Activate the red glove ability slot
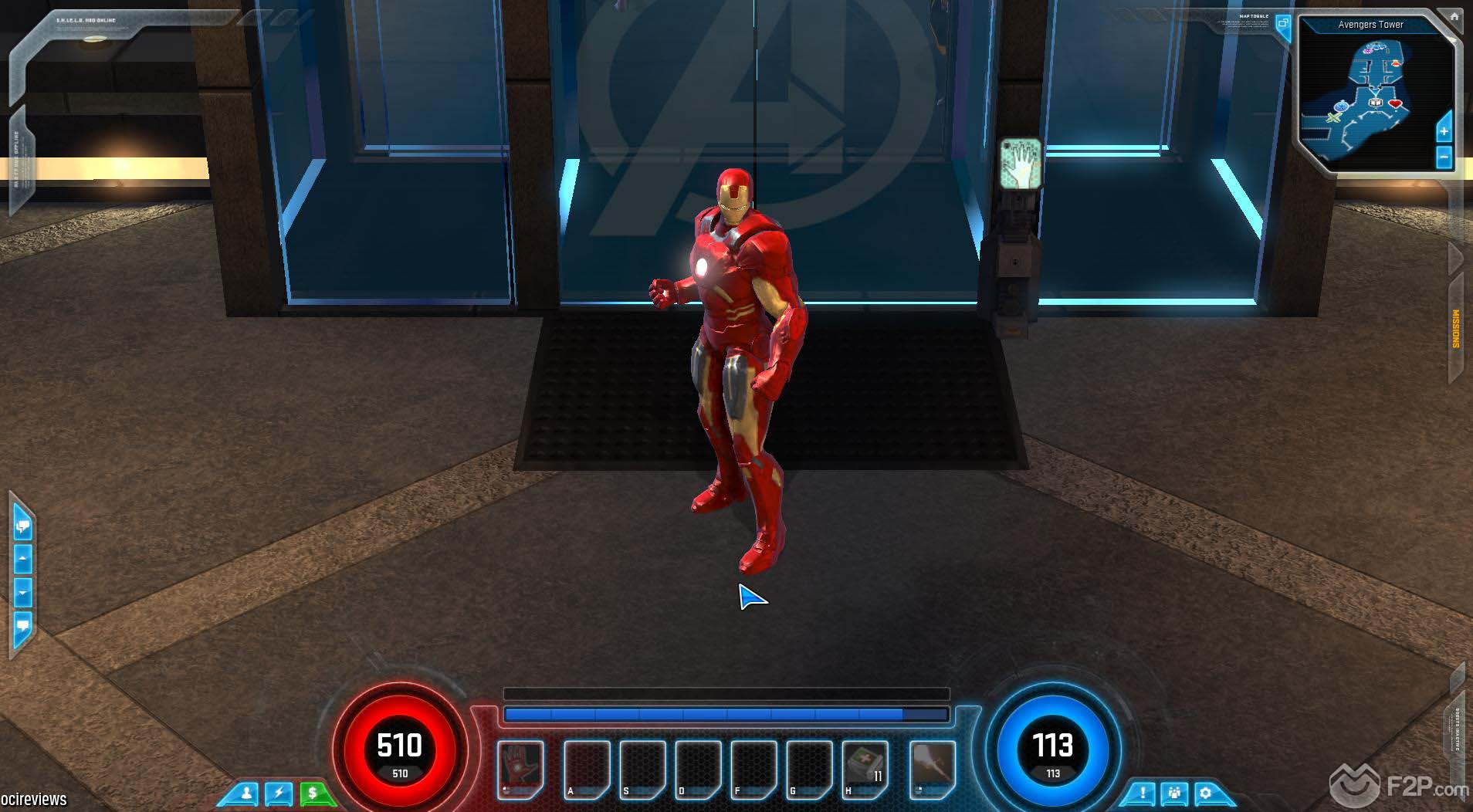1473x812 pixels. [520, 769]
